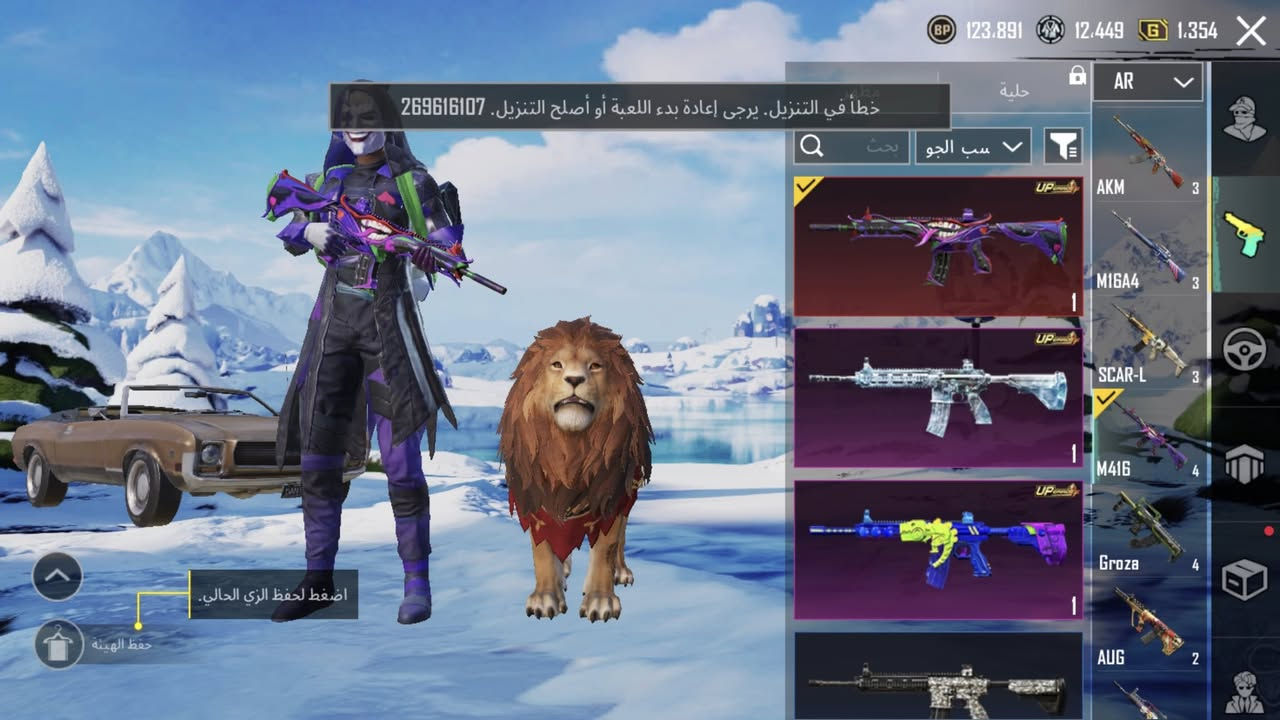
Task: Expand the AR weapon category dropdown
Action: pos(1147,82)
